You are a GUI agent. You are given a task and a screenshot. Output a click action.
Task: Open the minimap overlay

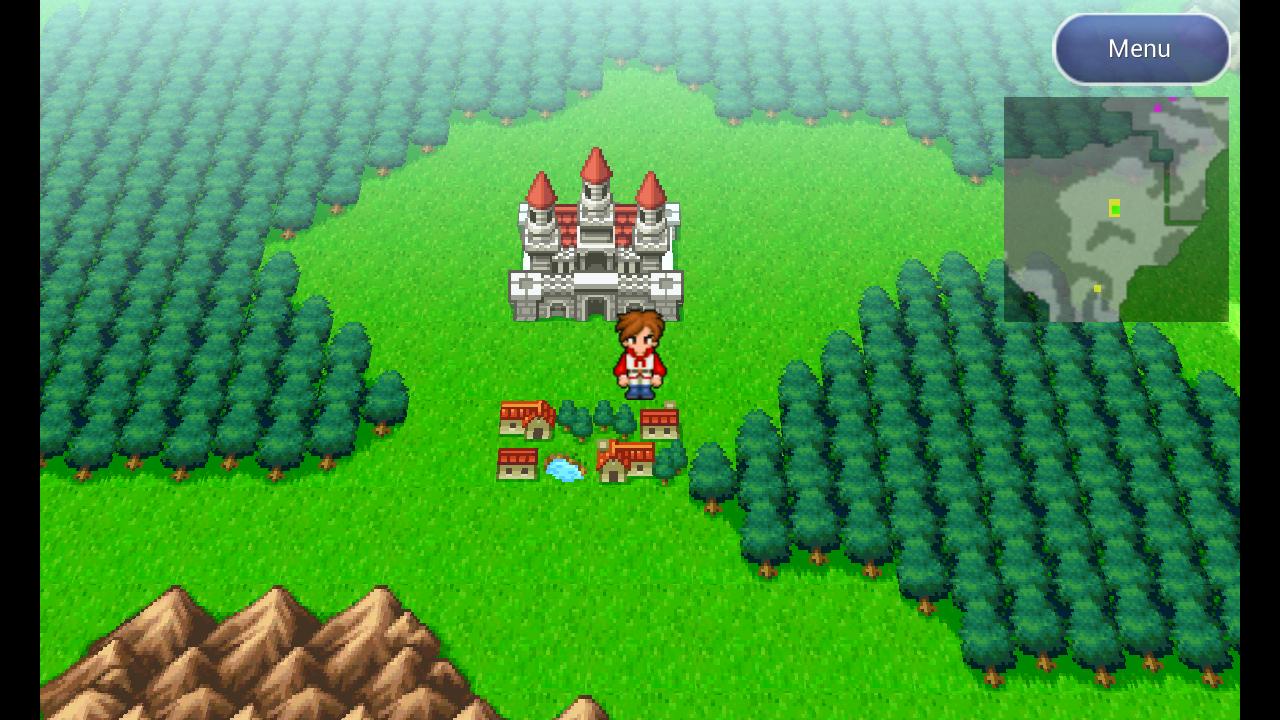[1115, 208]
